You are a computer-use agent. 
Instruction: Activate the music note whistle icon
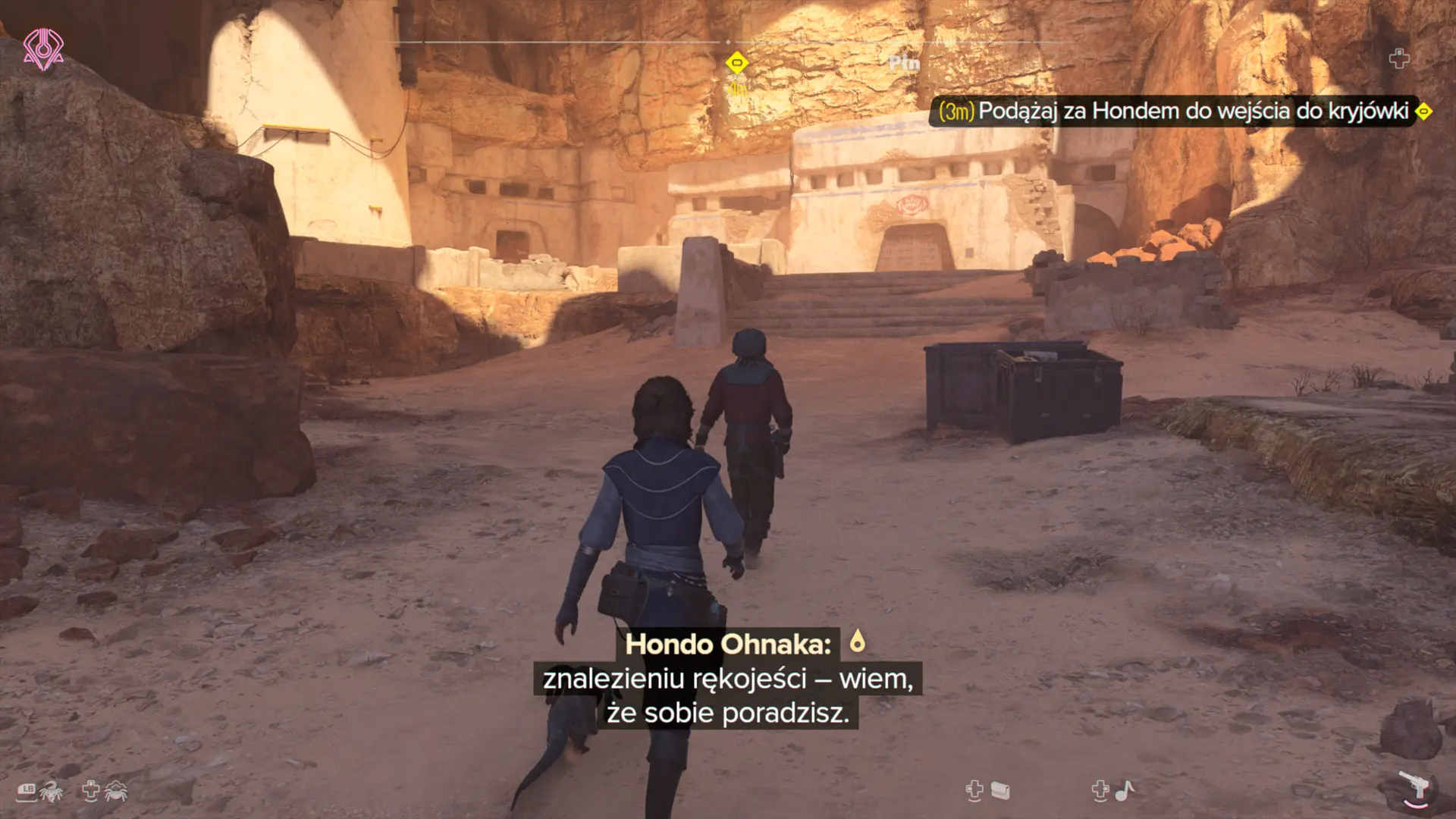pyautogui.click(x=1125, y=791)
